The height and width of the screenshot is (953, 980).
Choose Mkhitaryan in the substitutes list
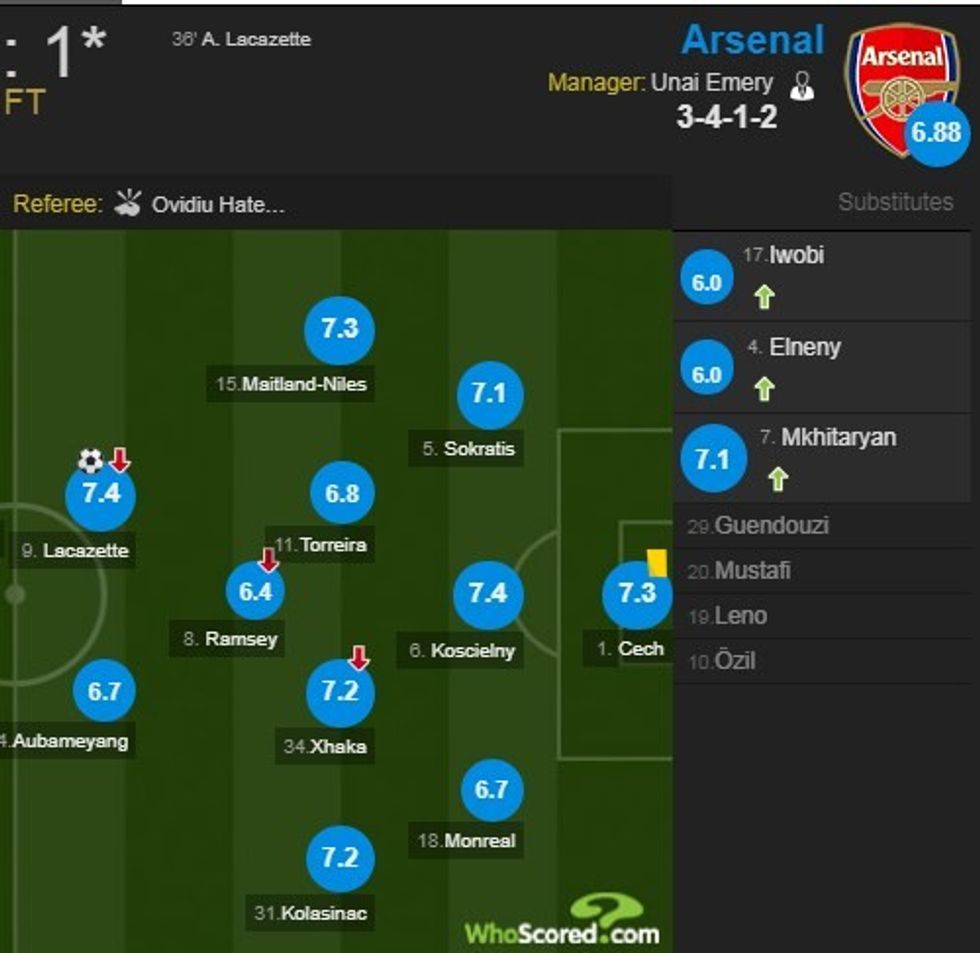838,438
